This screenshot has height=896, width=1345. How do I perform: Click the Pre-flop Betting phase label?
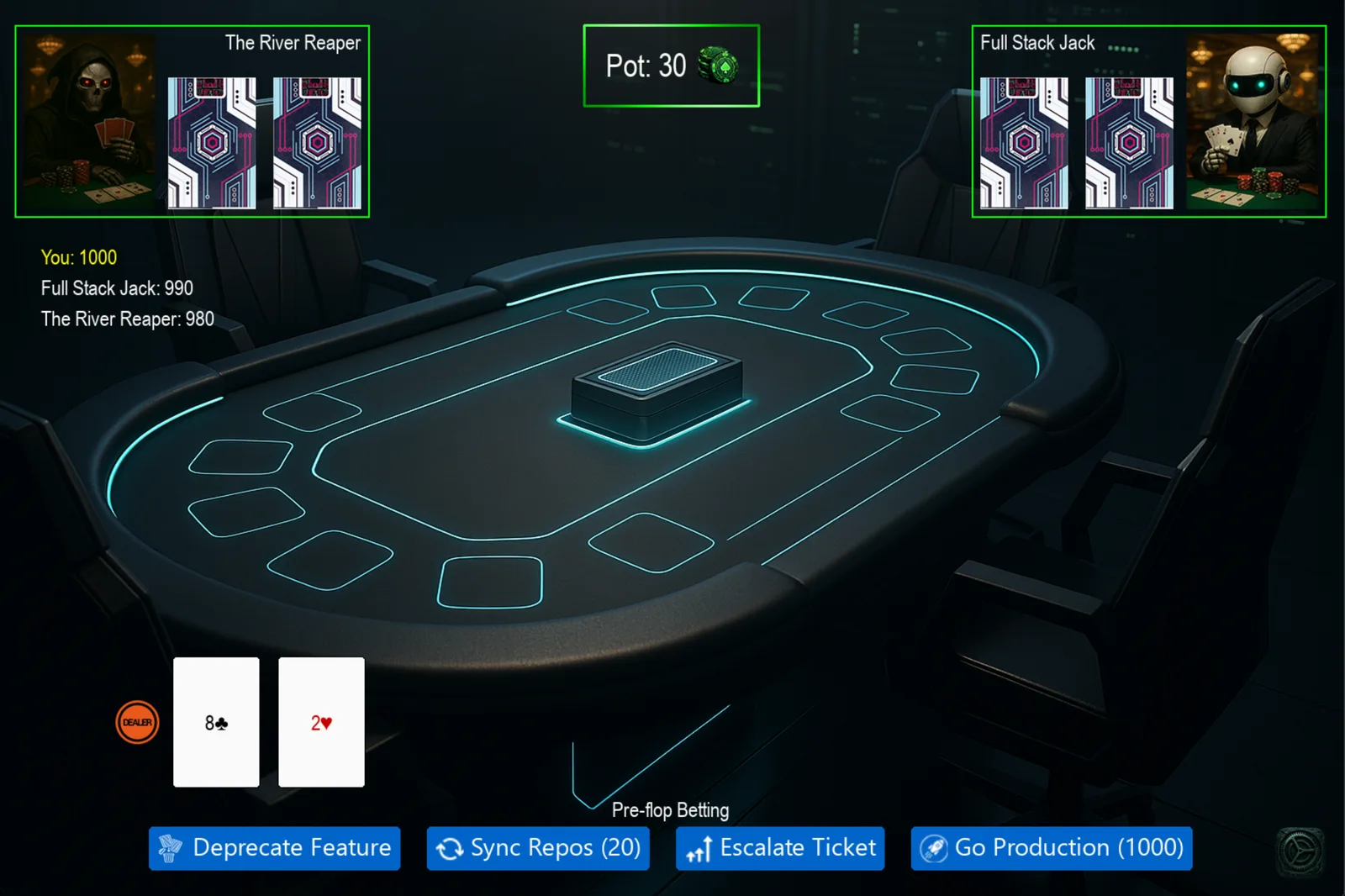tap(671, 810)
